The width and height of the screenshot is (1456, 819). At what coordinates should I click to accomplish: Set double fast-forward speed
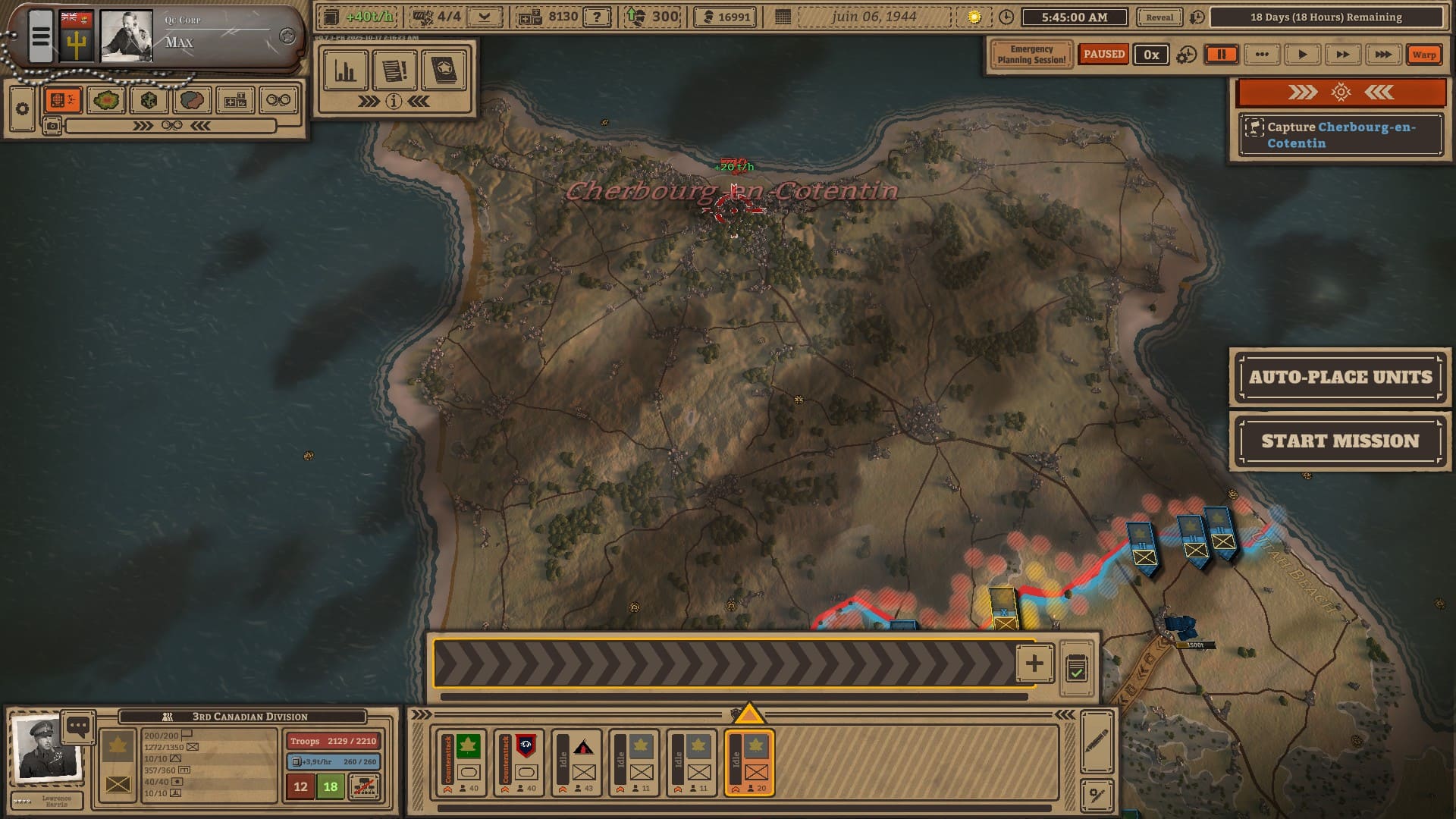[x=1342, y=55]
